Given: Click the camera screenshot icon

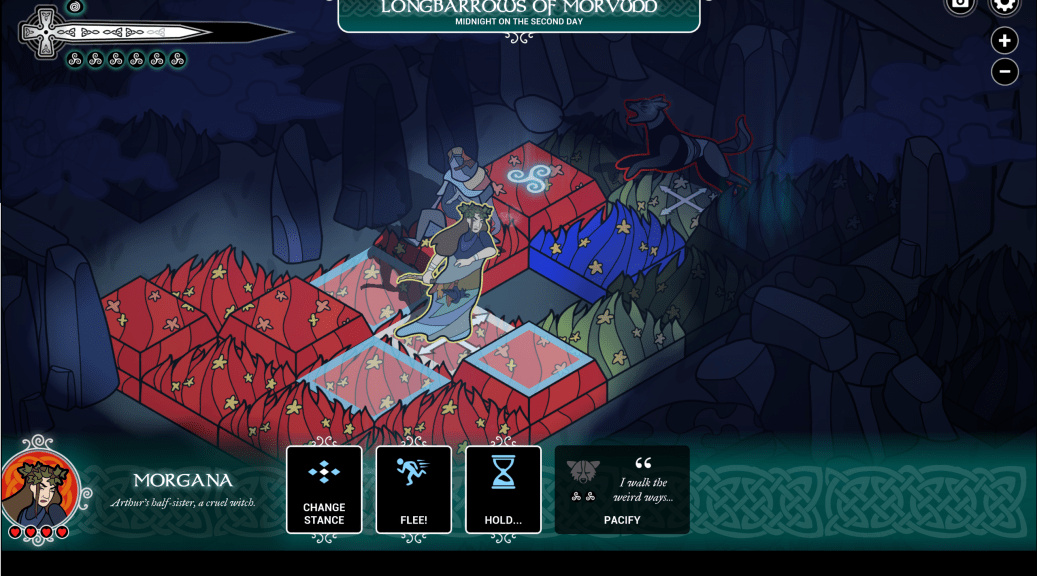Looking at the screenshot, I should click(960, 5).
